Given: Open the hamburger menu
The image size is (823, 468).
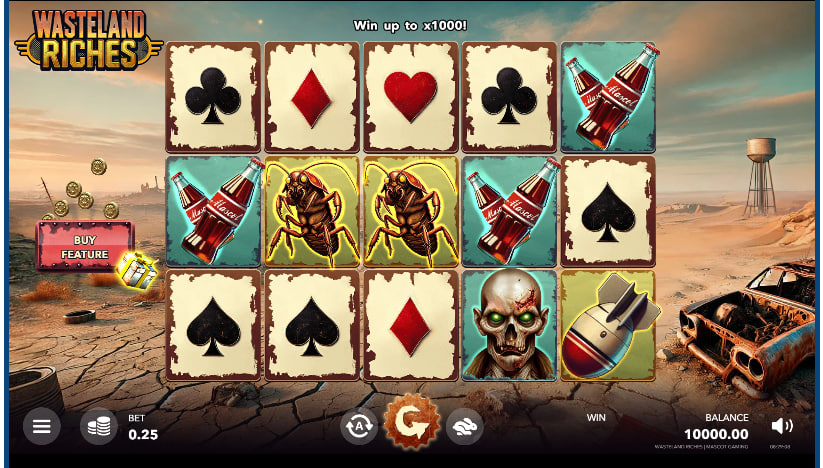Looking at the screenshot, I should (x=41, y=427).
